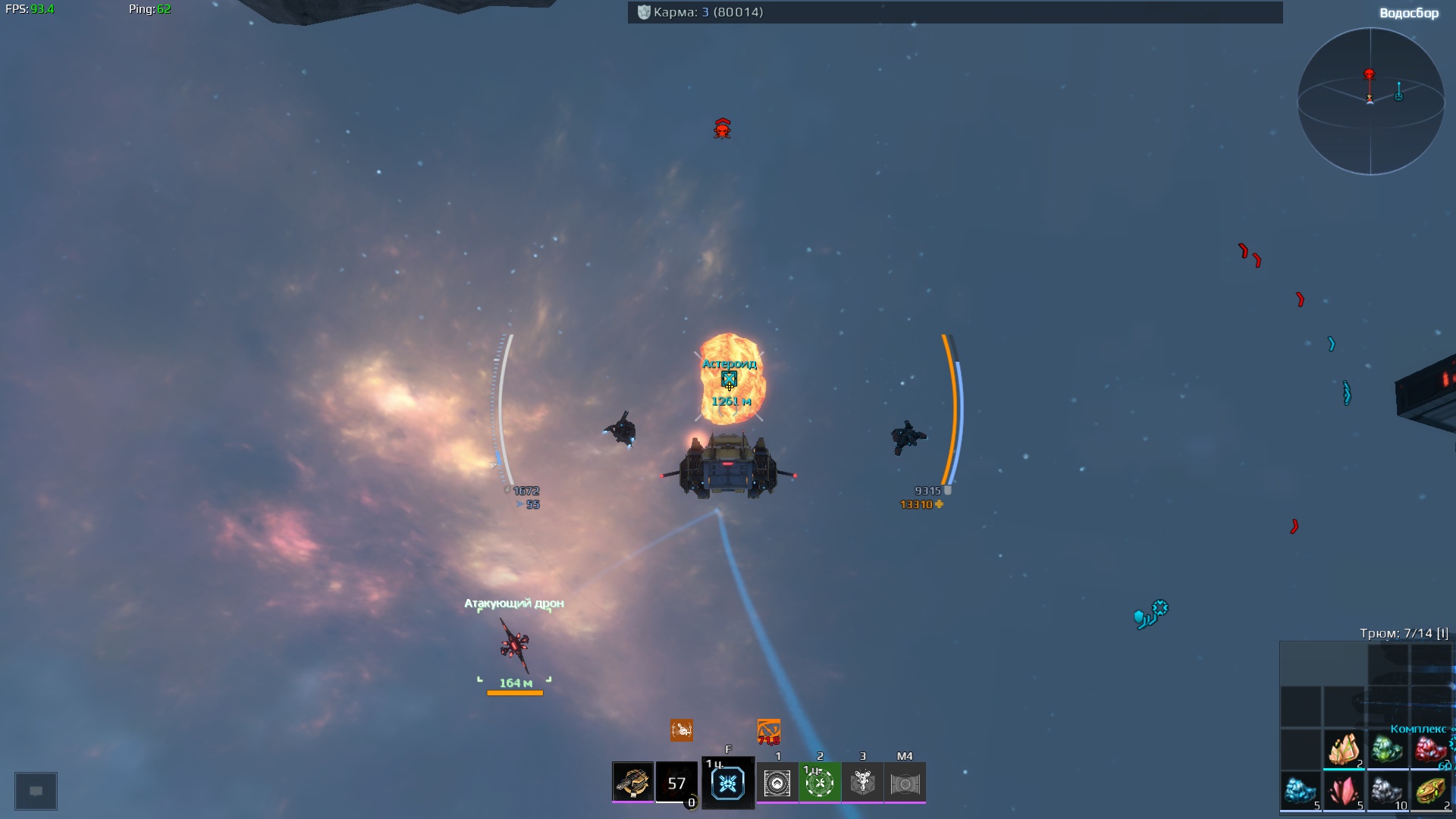
Task: Activate the blue special module on F
Action: tap(728, 783)
